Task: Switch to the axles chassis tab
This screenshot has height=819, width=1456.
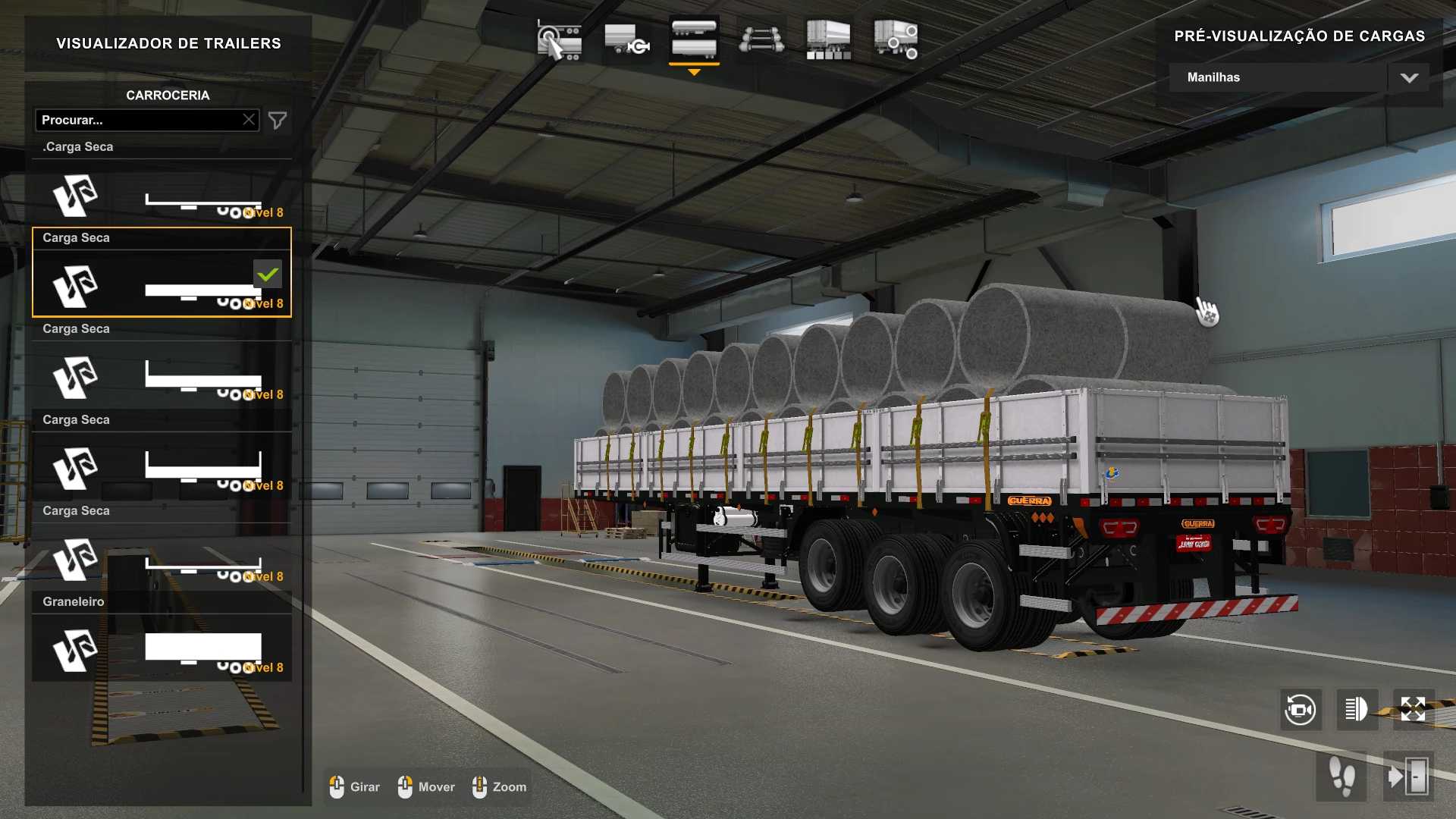Action: 761,40
